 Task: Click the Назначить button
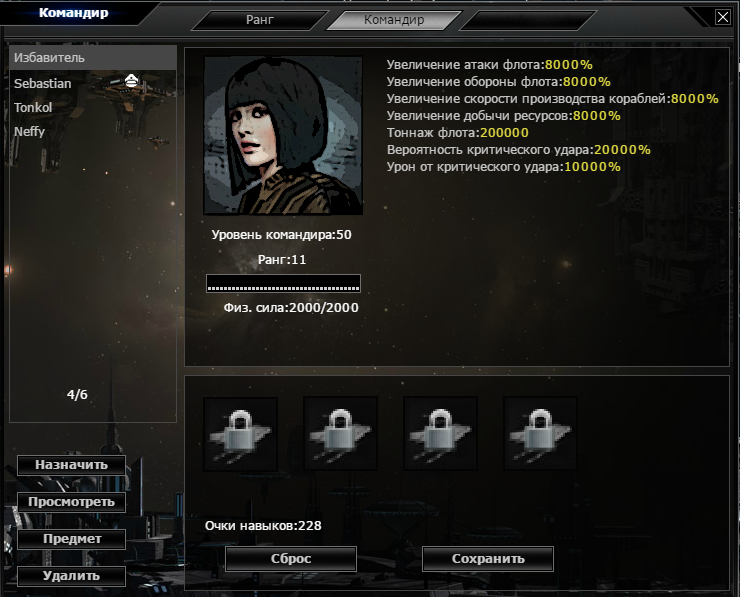[x=71, y=465]
